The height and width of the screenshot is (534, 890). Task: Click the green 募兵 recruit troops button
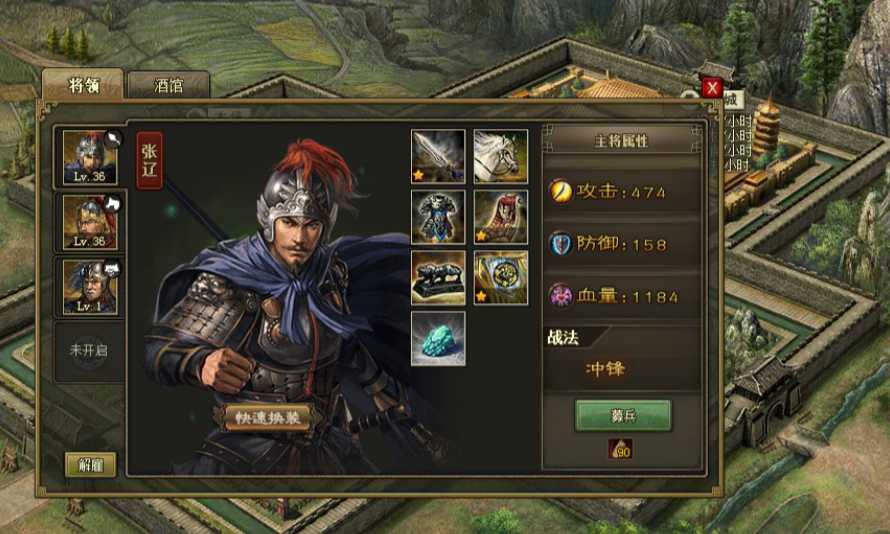click(x=622, y=414)
